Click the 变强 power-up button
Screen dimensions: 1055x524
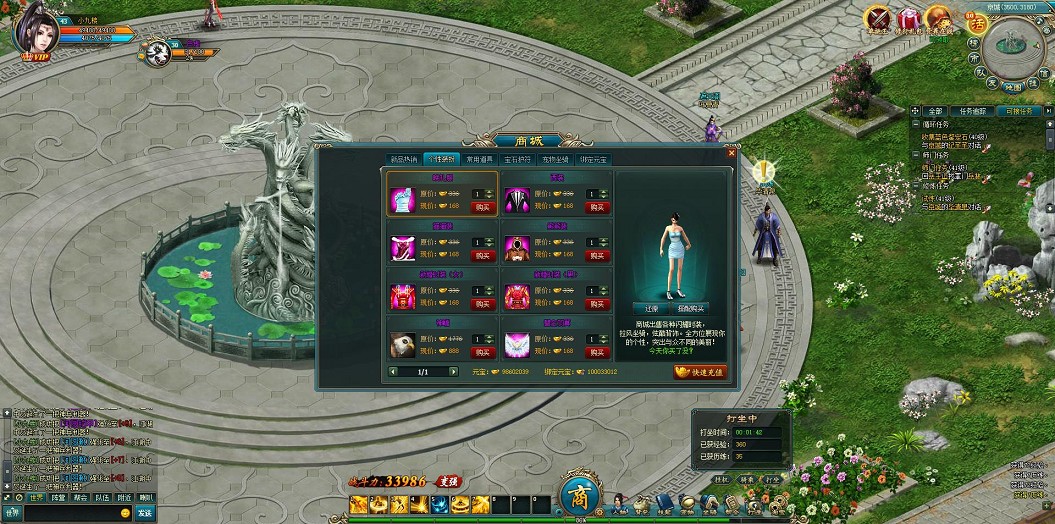tap(446, 481)
